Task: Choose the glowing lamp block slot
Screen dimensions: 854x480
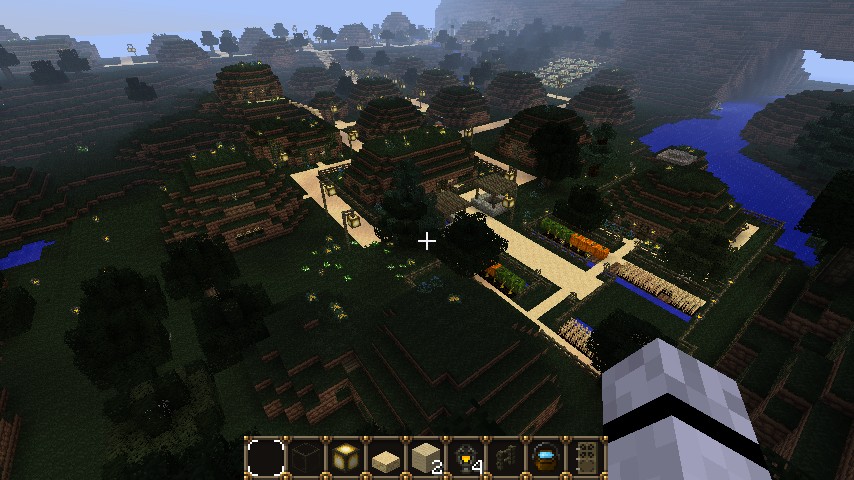Action: (346, 458)
